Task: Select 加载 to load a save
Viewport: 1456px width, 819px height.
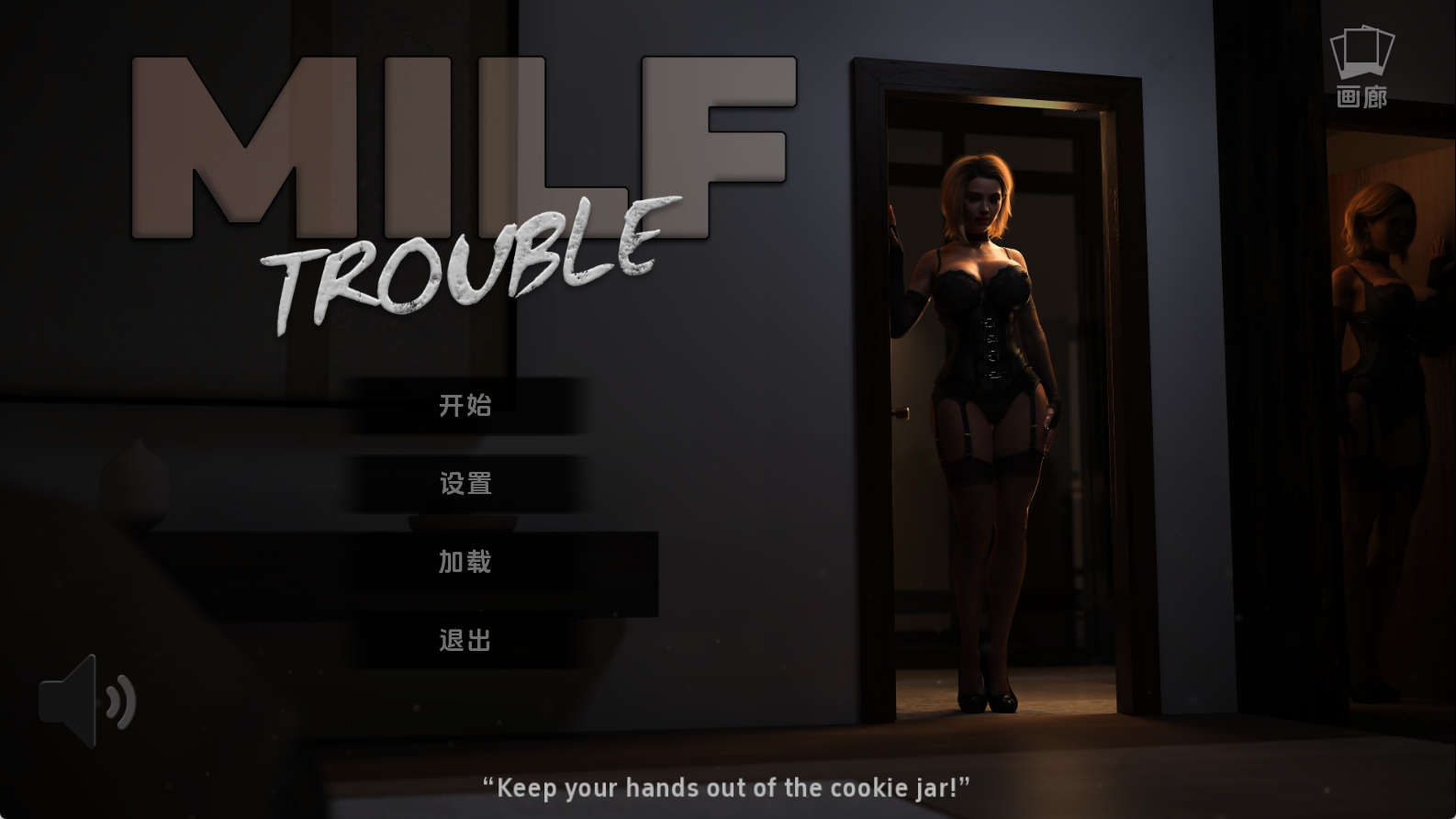Action: [x=465, y=562]
